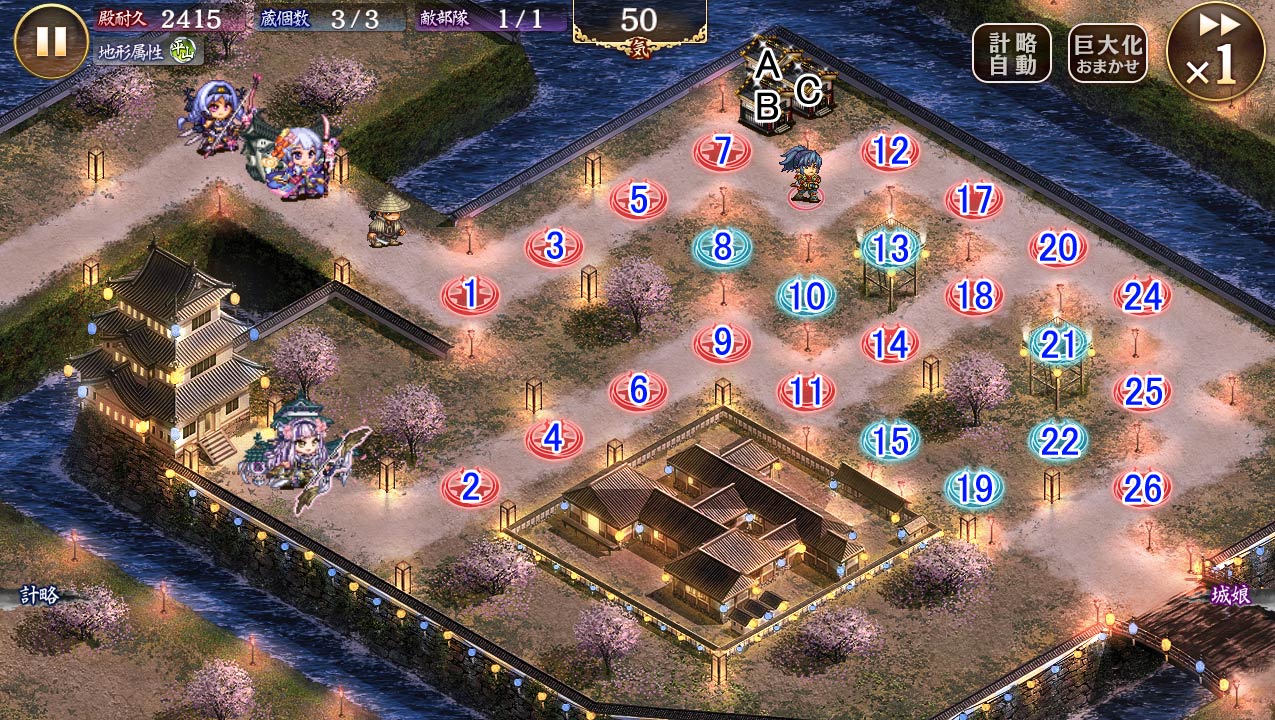Viewport: 1275px width, 720px height.
Task: Select red placement tile number 2
Action: coord(470,488)
